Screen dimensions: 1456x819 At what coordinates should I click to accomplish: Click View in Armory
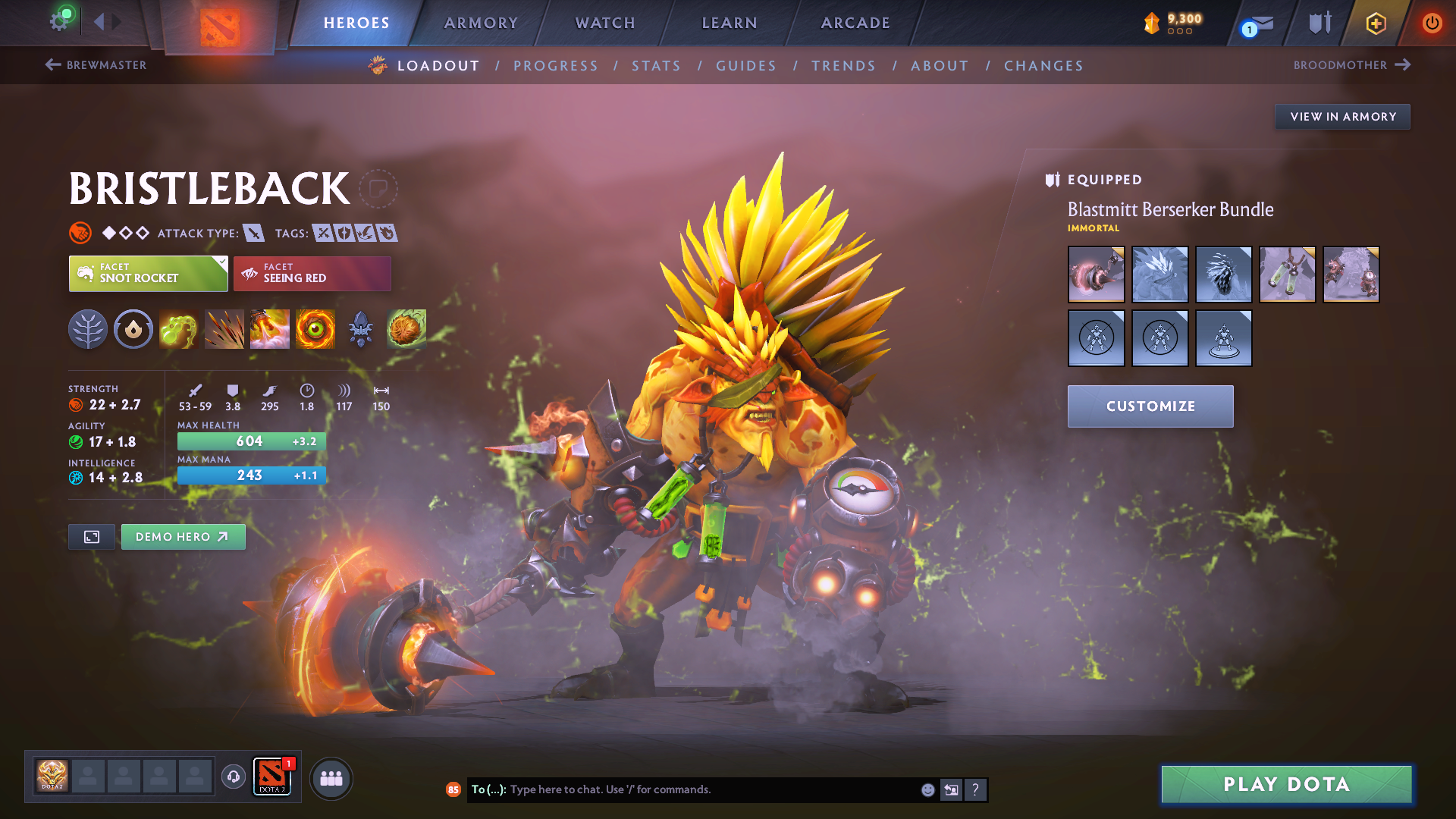pos(1342,117)
